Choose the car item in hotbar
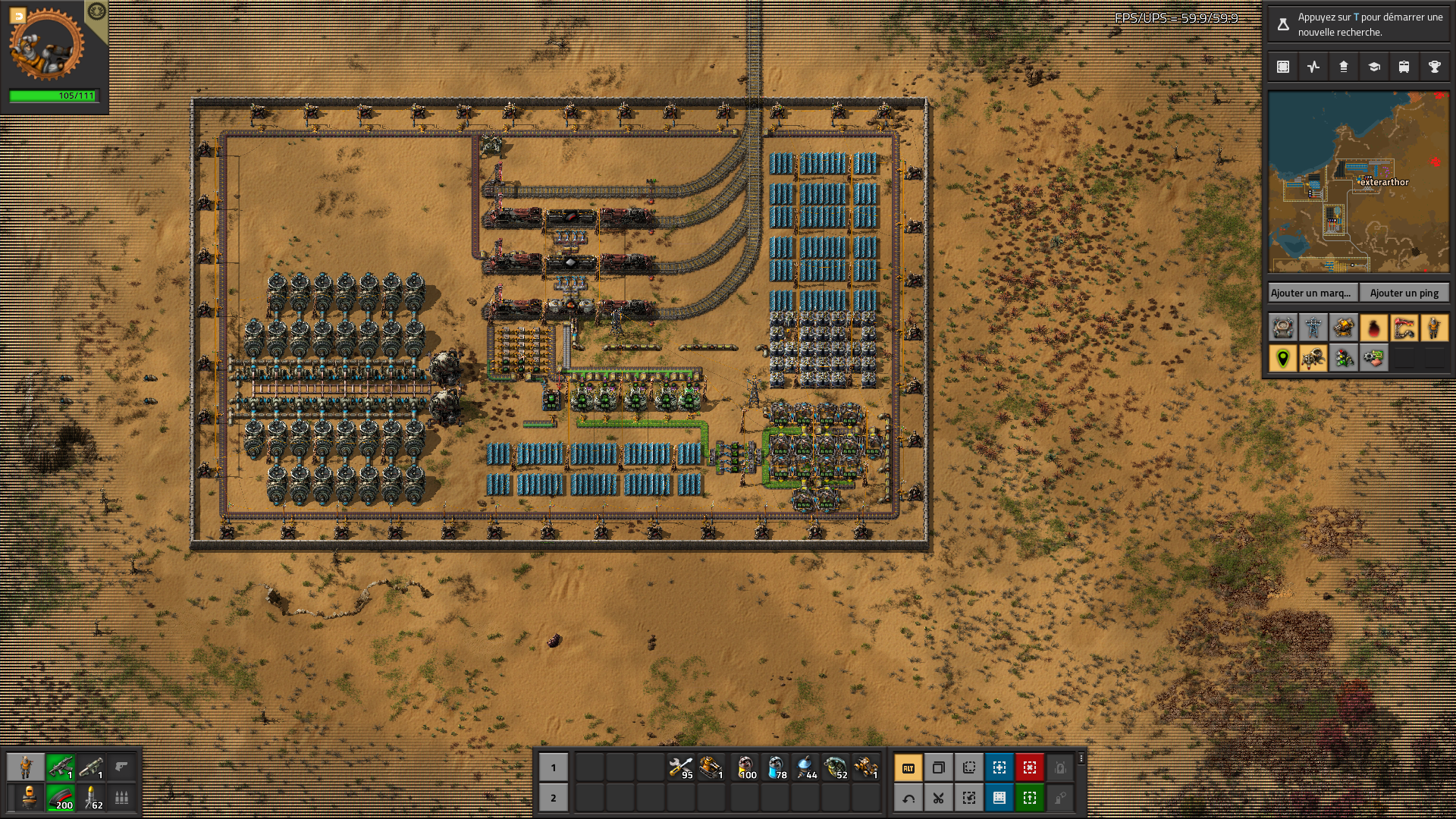Viewport: 1456px width, 819px height. click(866, 767)
